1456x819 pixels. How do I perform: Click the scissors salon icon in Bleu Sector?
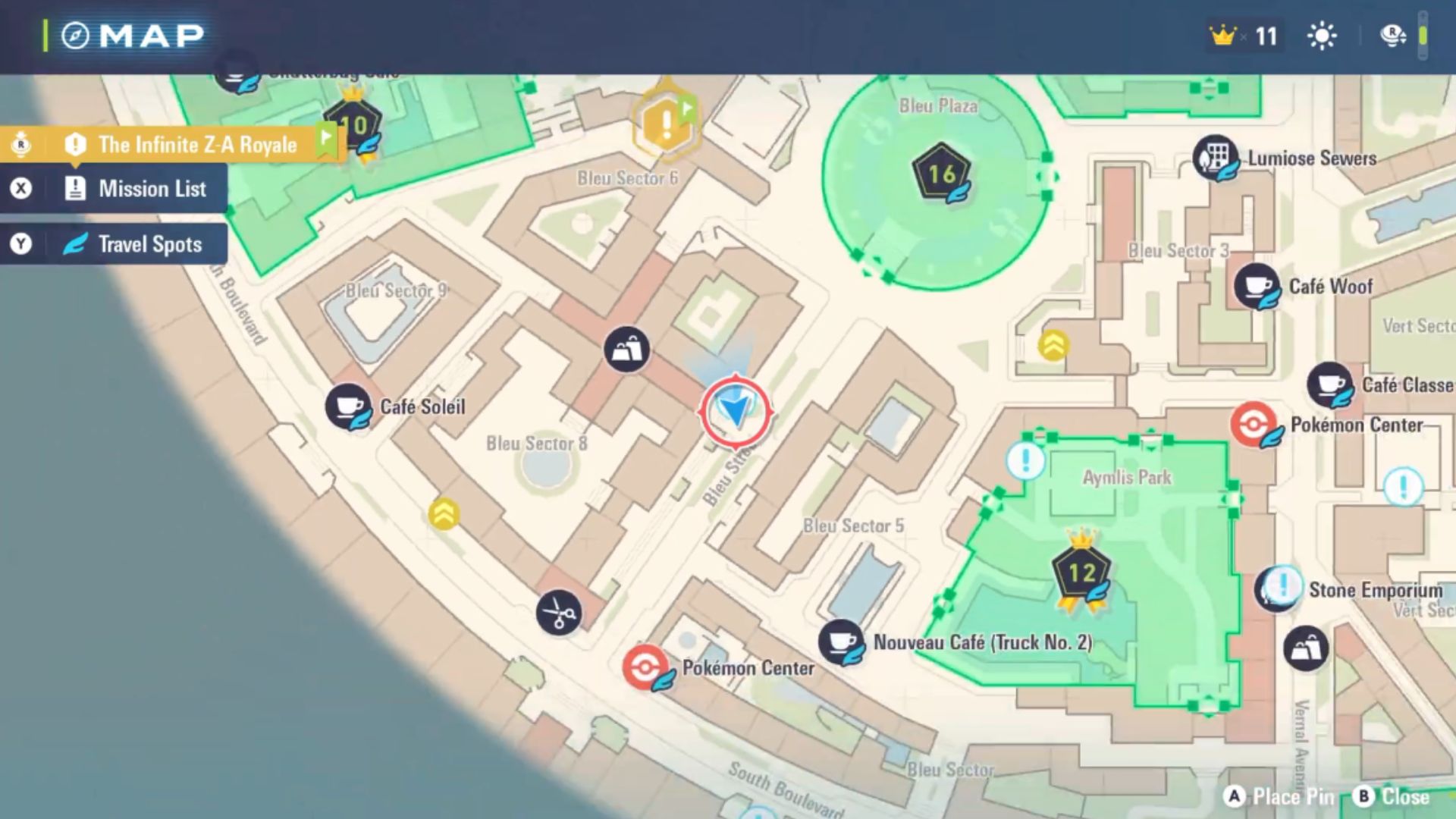click(x=559, y=611)
